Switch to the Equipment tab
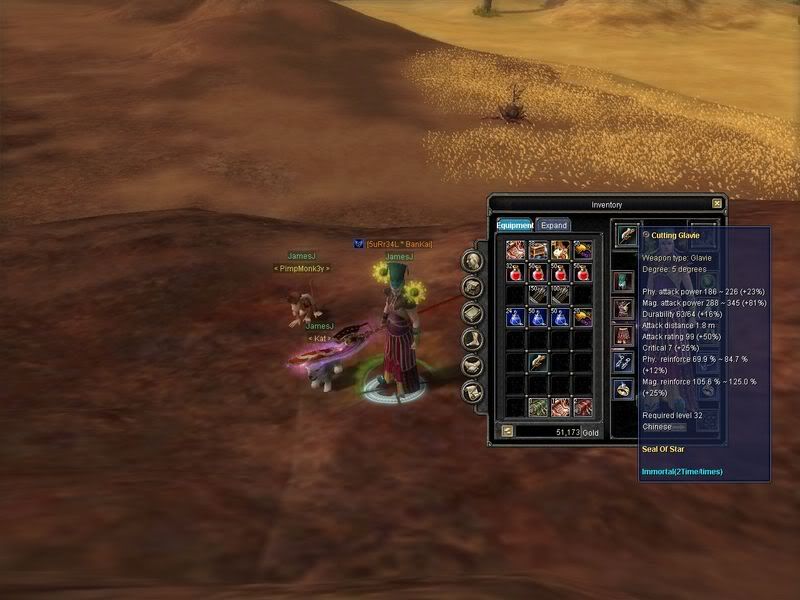800x600 pixels. pos(514,225)
